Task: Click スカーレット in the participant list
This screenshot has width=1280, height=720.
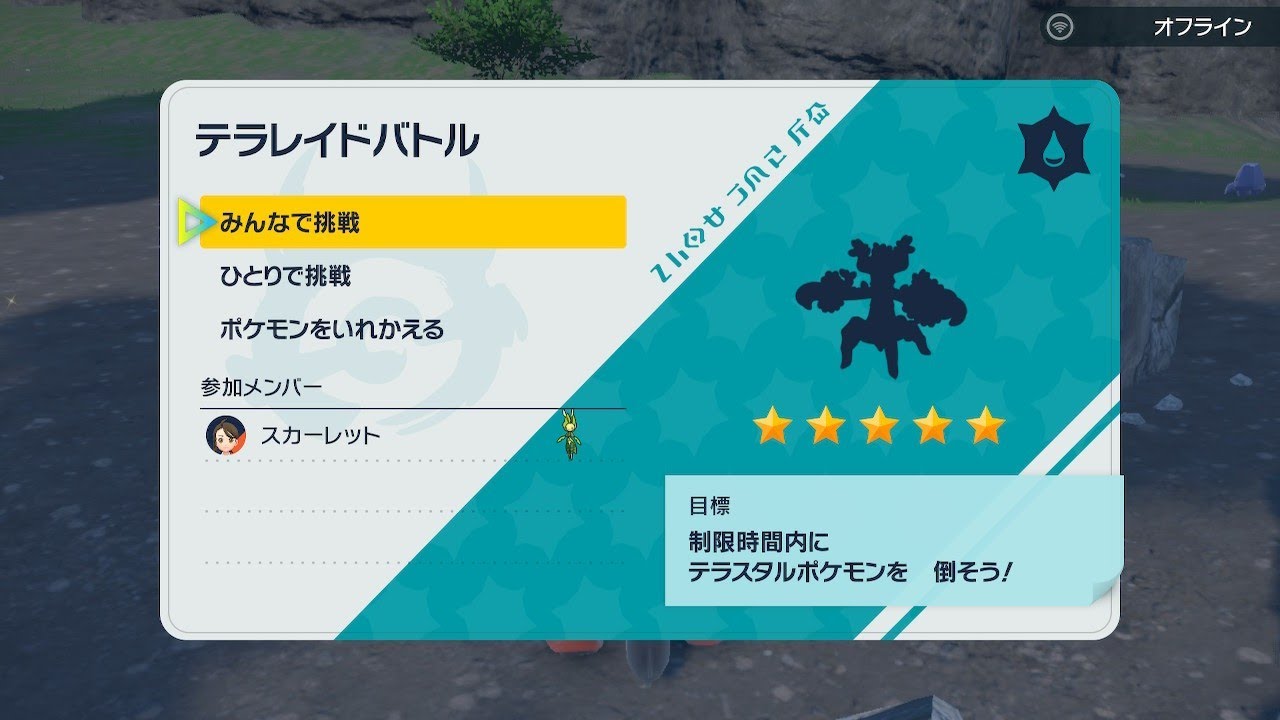Action: [320, 435]
